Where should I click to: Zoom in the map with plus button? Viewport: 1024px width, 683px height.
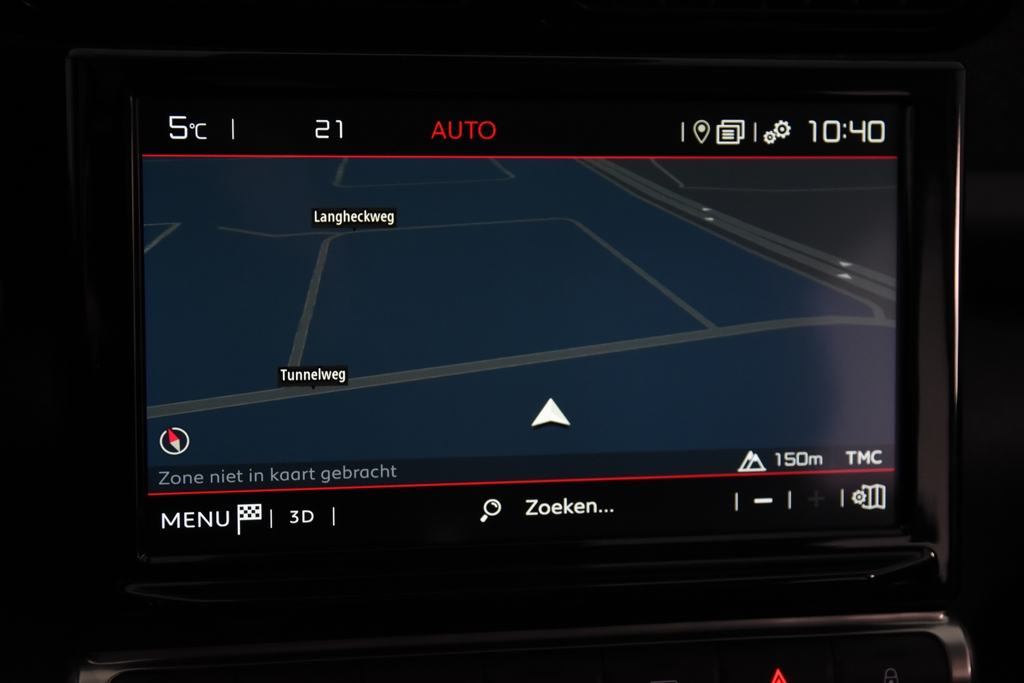816,499
